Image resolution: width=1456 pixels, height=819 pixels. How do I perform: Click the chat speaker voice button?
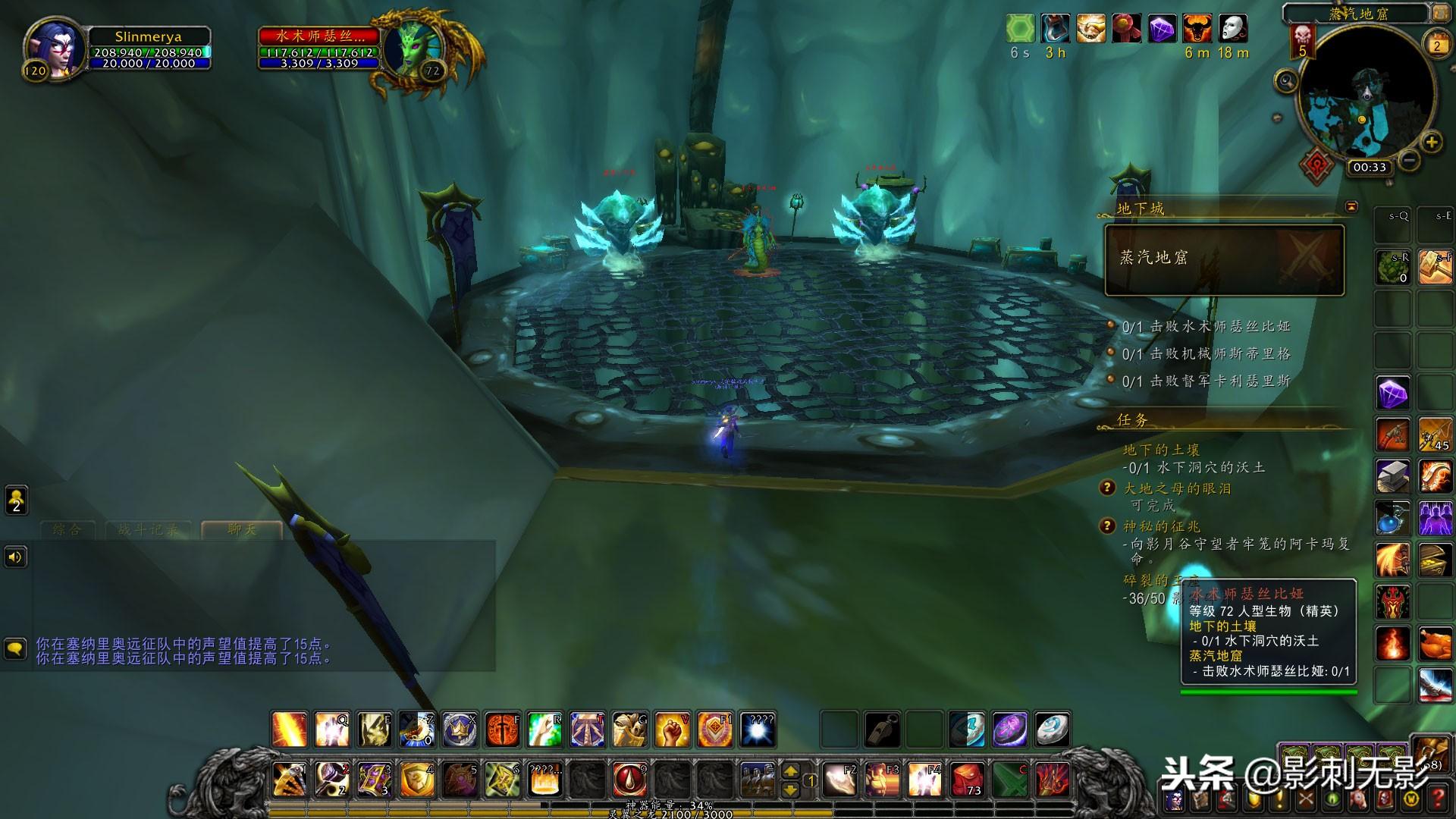16,557
